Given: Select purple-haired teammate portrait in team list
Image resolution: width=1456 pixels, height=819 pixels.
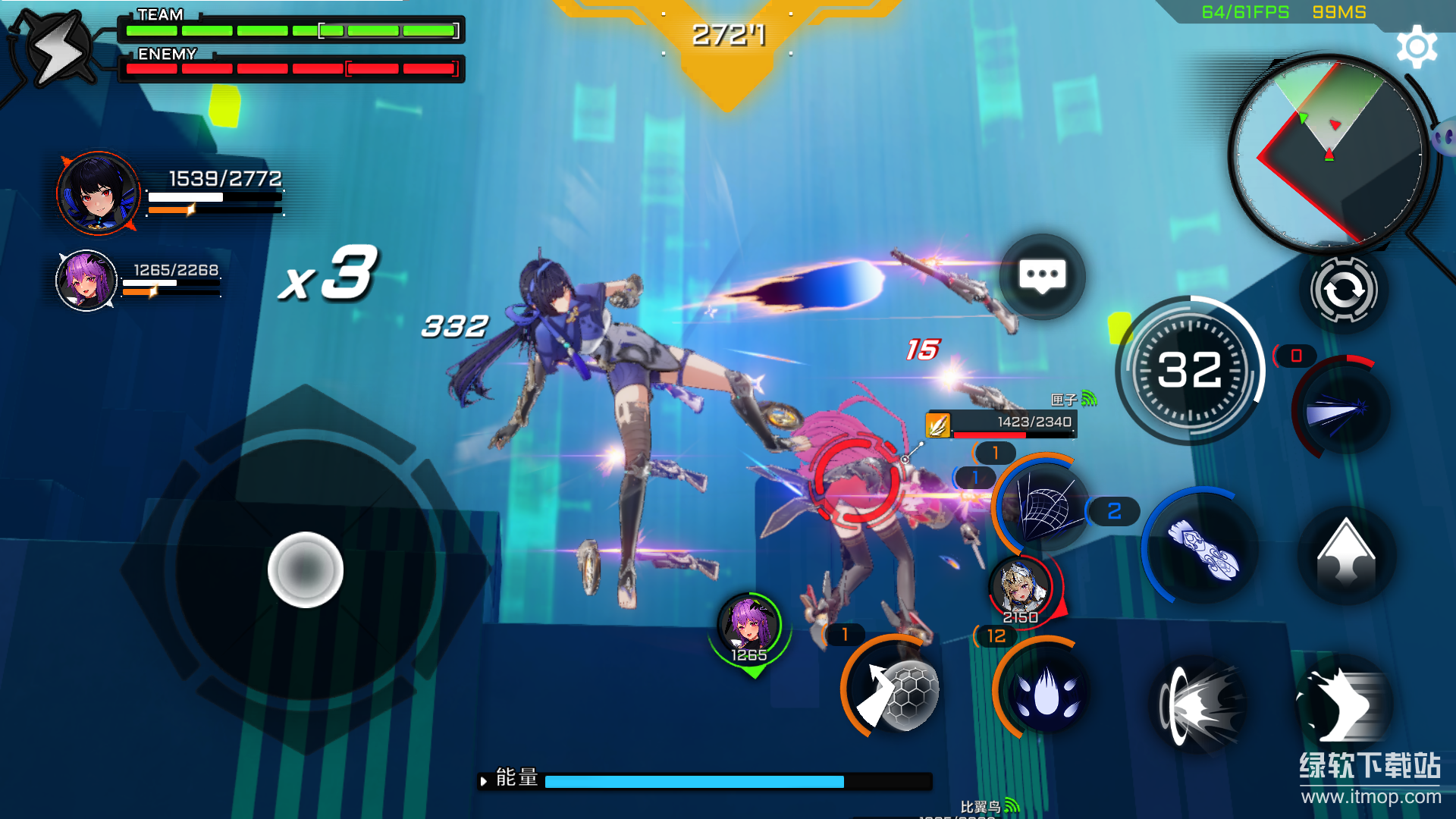Looking at the screenshot, I should pos(86,281).
